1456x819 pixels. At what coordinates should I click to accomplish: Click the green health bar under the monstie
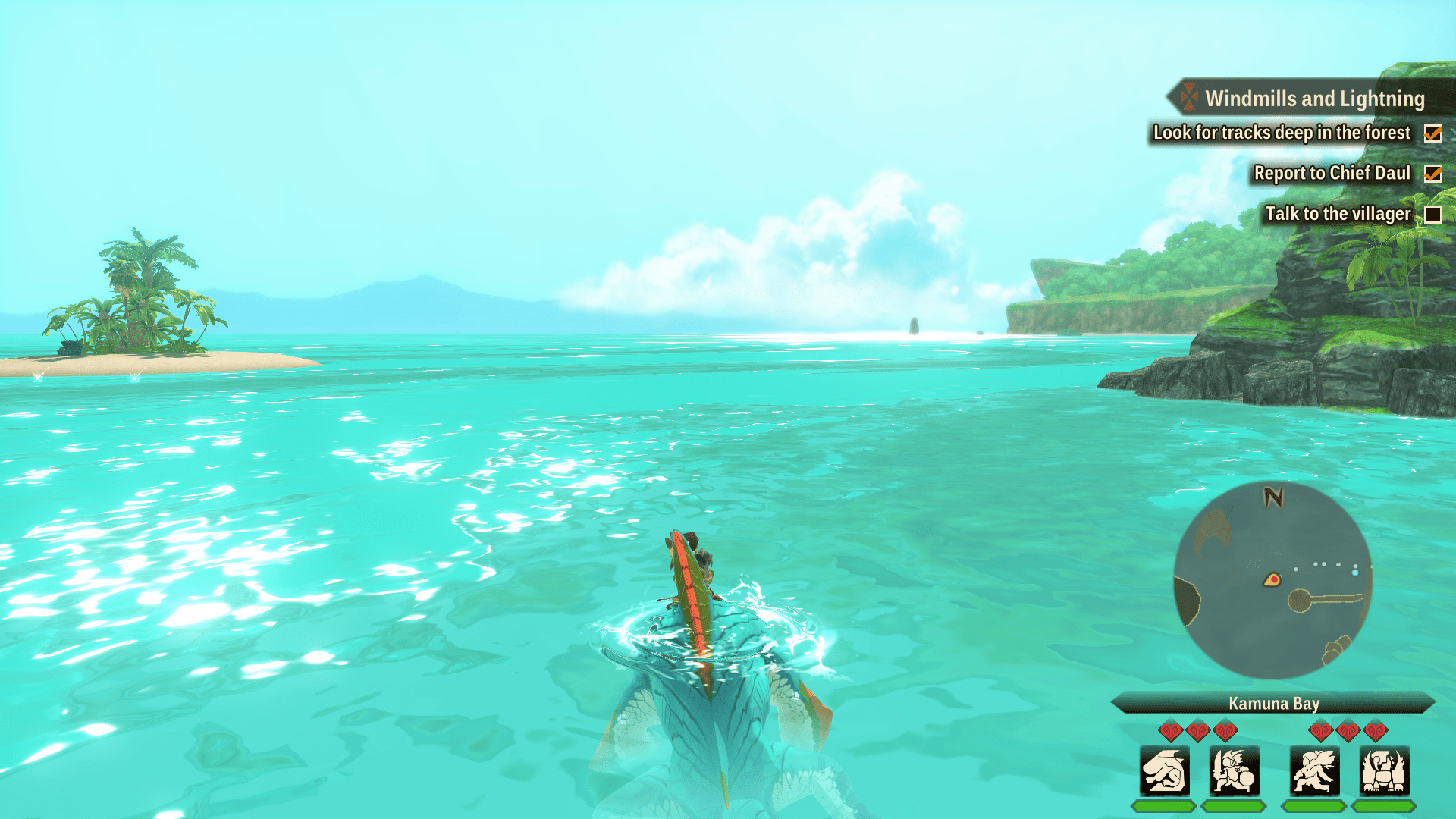click(1164, 806)
